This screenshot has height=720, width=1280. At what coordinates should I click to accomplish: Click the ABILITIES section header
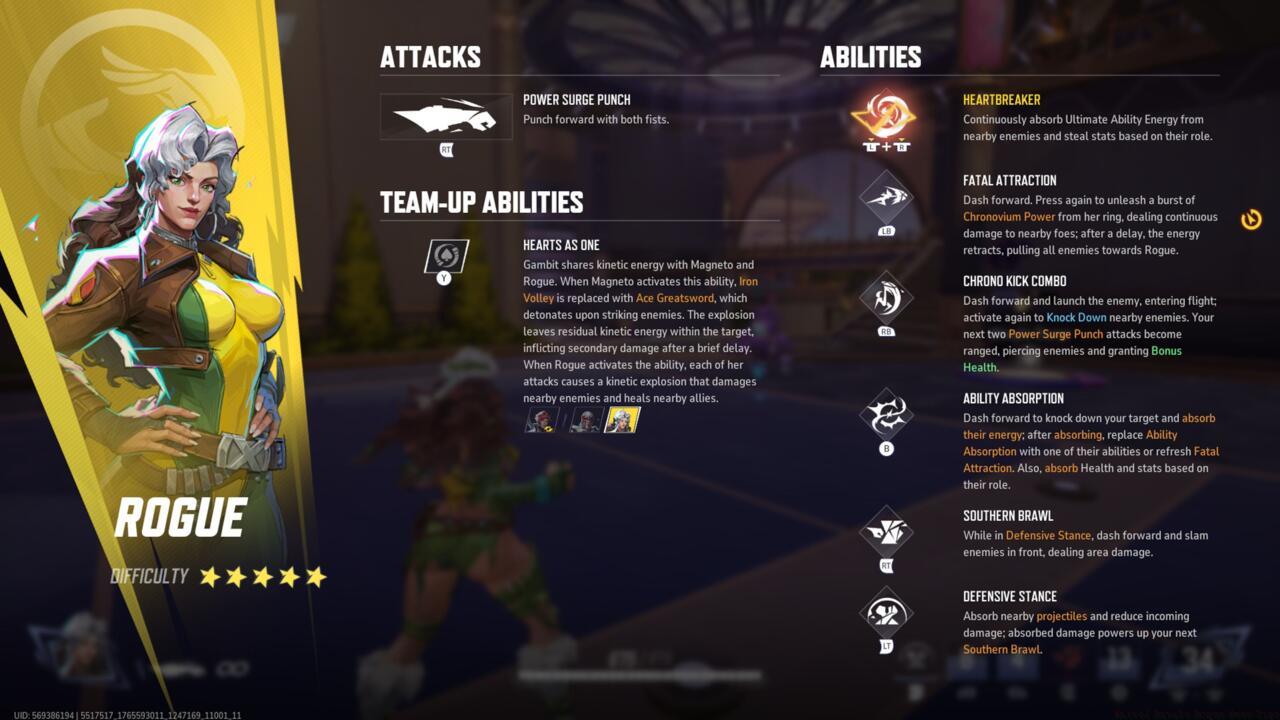click(x=868, y=57)
